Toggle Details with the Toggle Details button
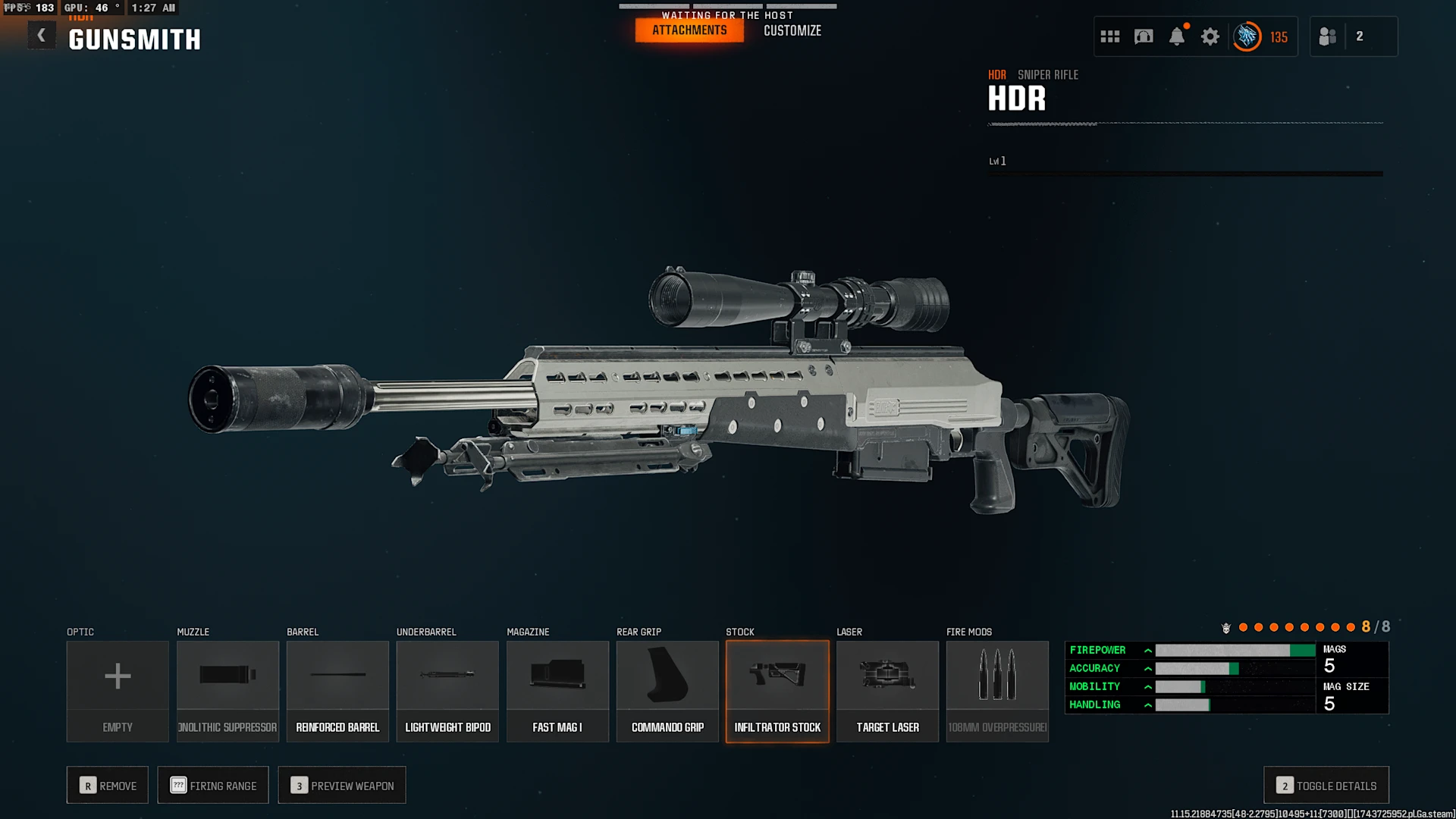This screenshot has width=1456, height=819. point(1326,785)
